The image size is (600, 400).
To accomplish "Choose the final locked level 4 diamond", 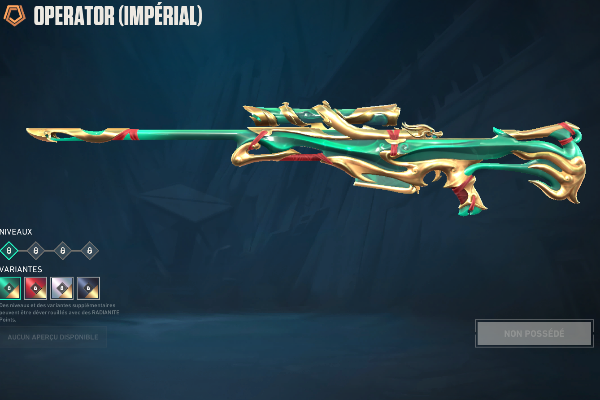I will (89, 250).
